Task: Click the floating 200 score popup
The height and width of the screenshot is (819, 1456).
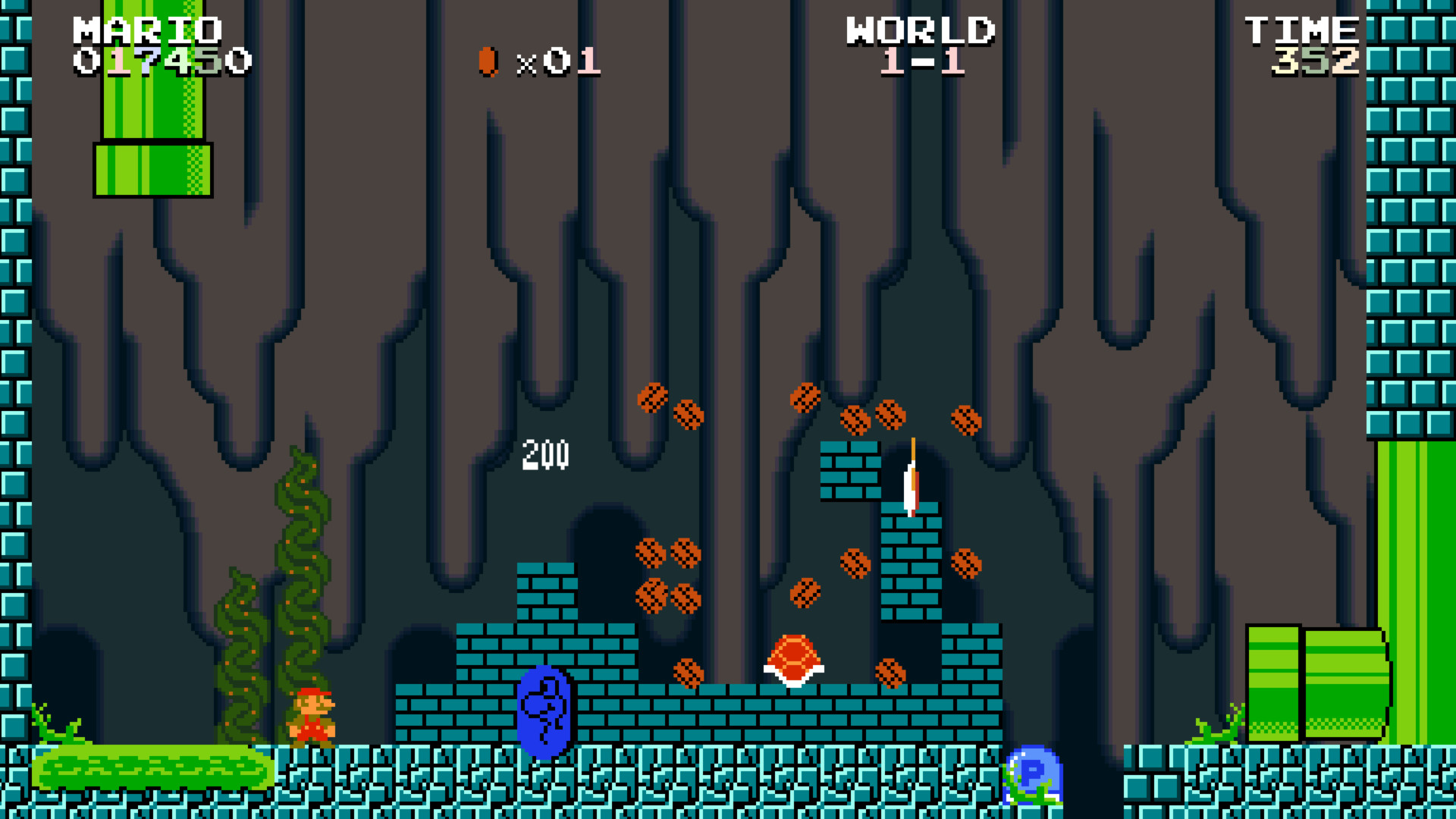Action: point(544,455)
